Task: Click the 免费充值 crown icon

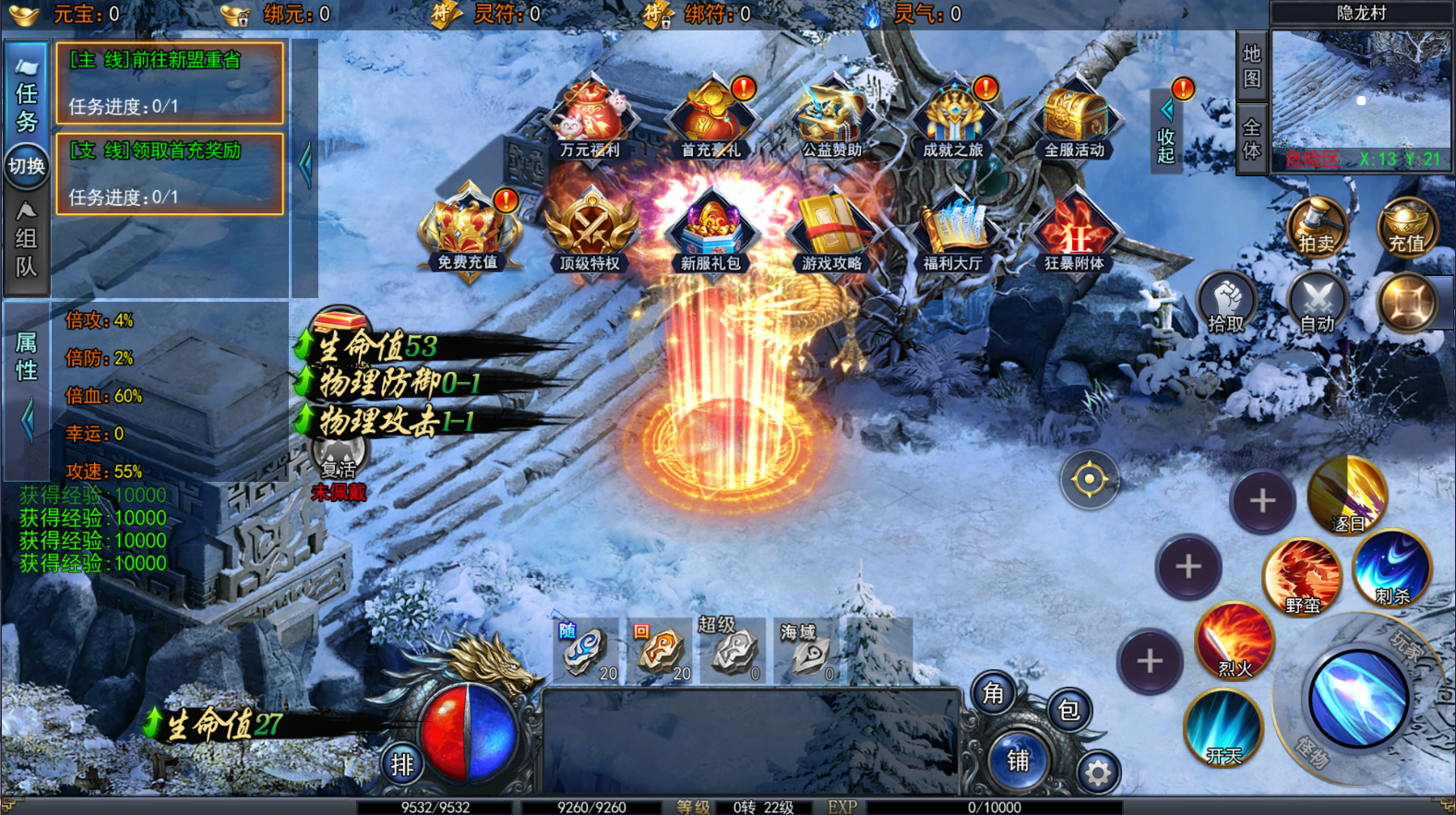Action: pyautogui.click(x=468, y=232)
